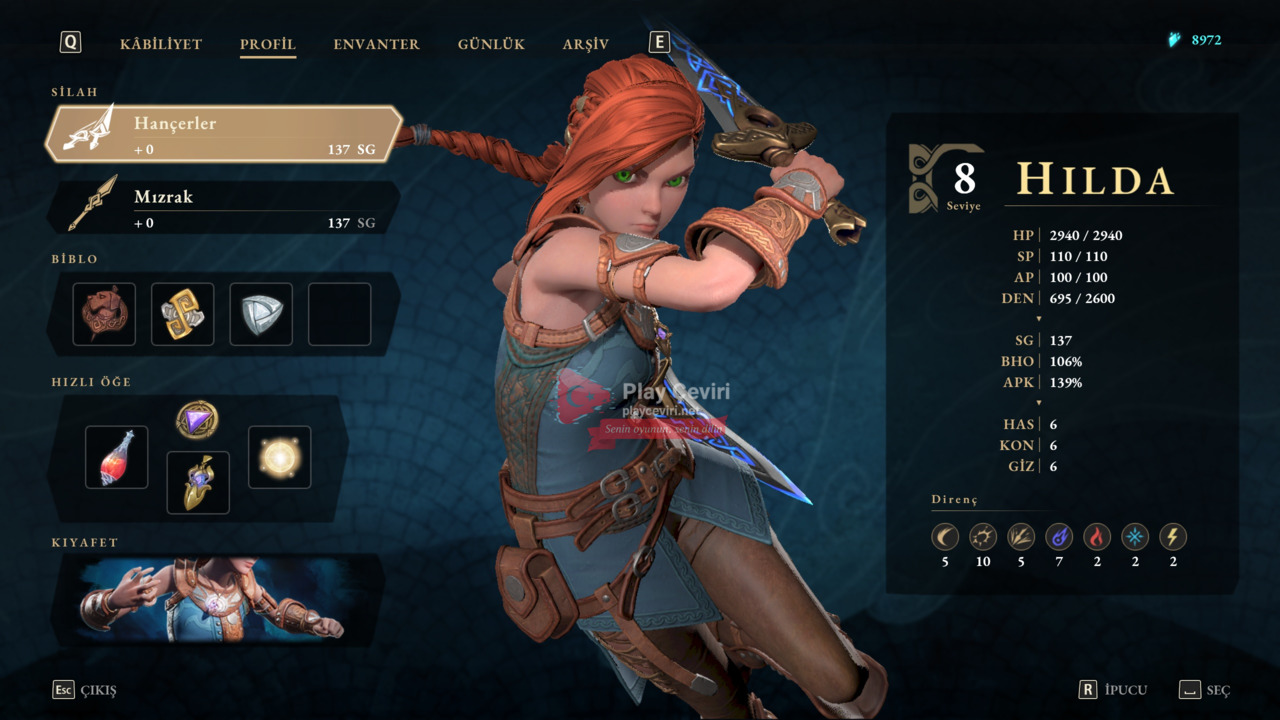This screenshot has height=720, width=1280.
Task: Select the bear head trinket slot
Action: pyautogui.click(x=104, y=314)
